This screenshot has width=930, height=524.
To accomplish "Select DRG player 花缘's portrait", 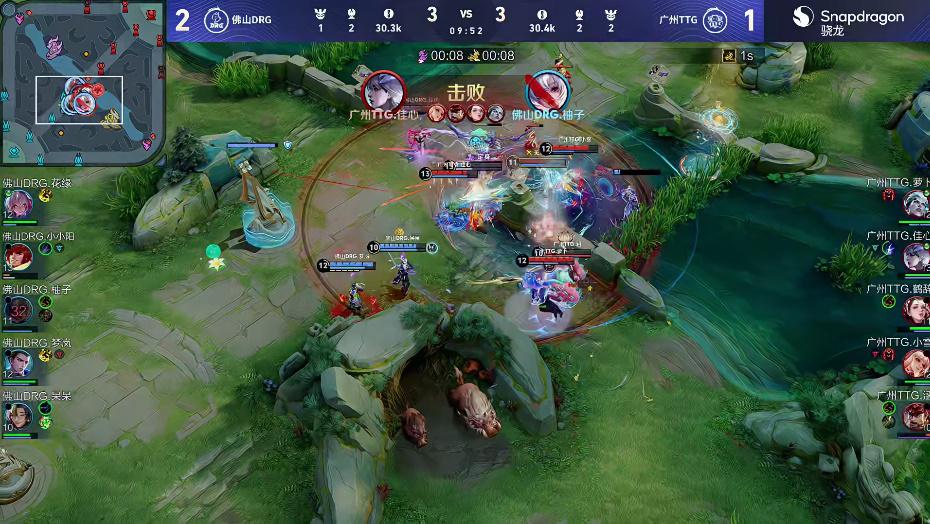I will (x=18, y=204).
